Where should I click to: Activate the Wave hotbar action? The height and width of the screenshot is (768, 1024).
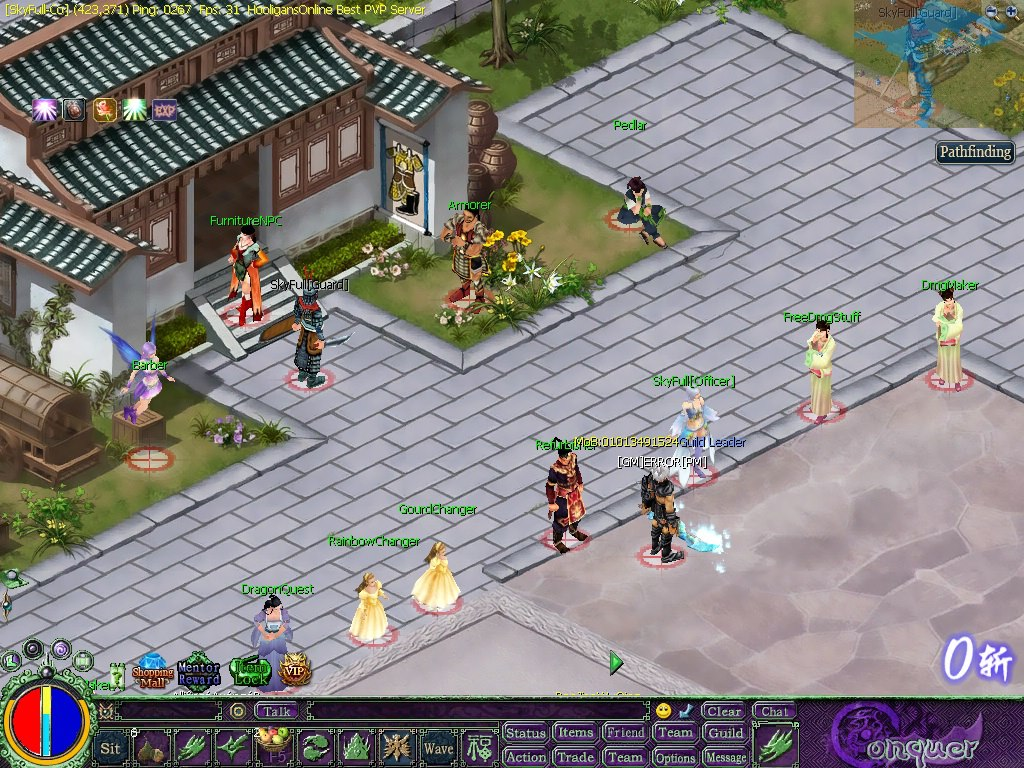(438, 747)
